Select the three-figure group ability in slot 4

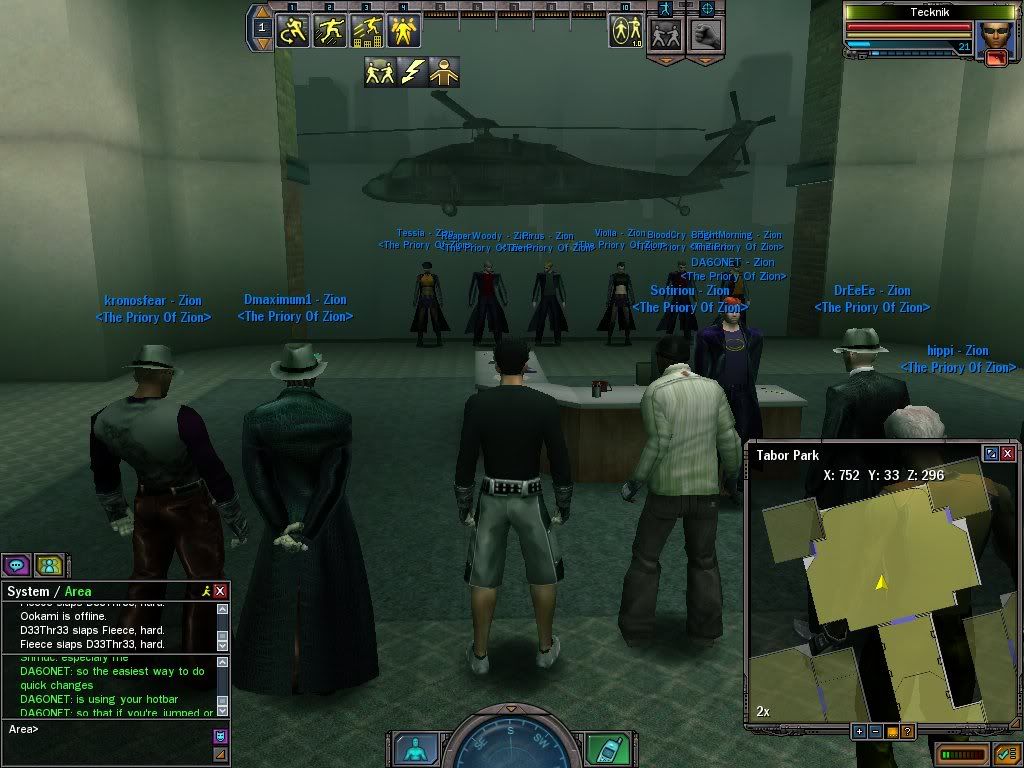403,30
